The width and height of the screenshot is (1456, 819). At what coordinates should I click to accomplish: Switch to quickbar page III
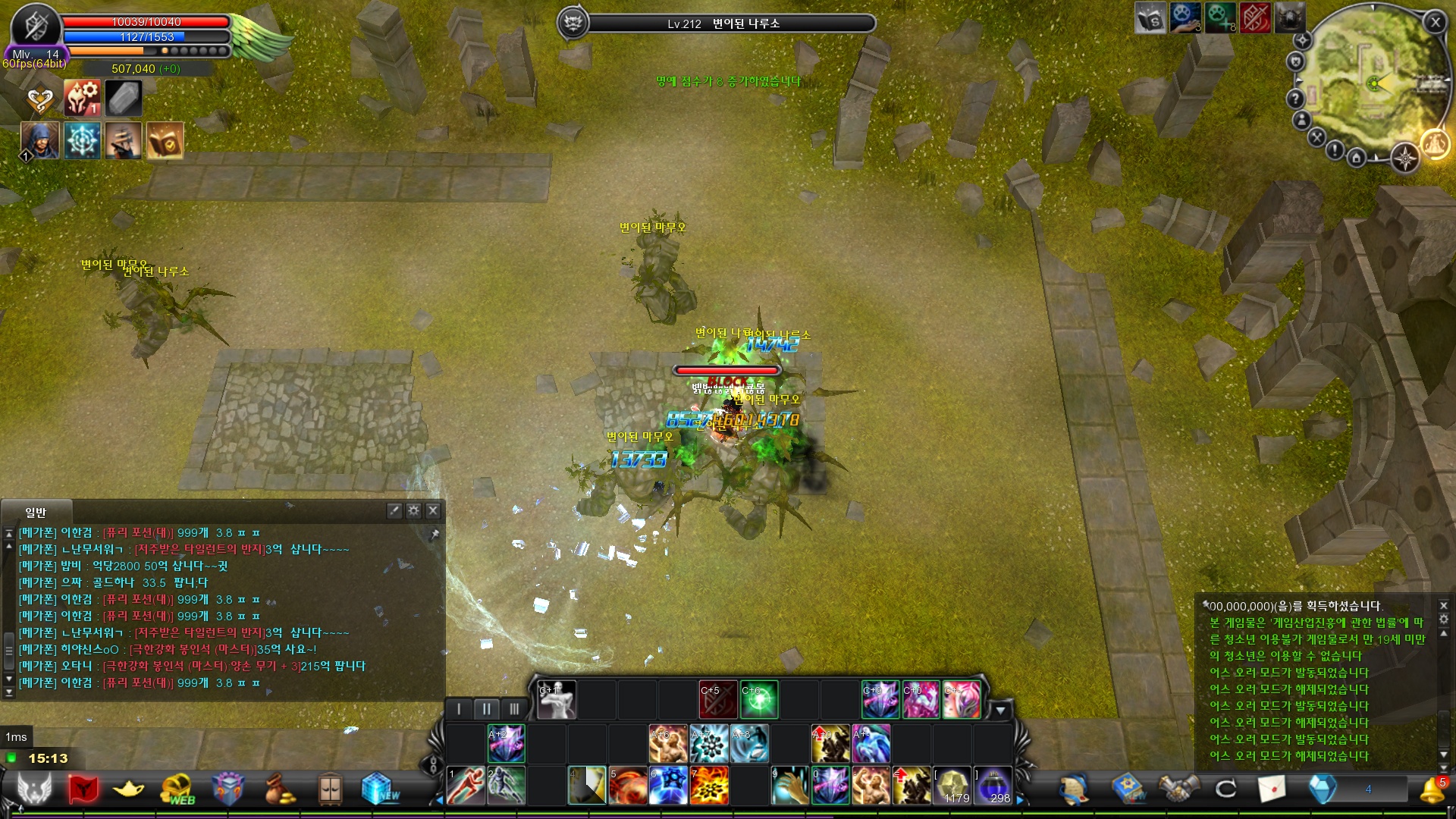click(514, 709)
